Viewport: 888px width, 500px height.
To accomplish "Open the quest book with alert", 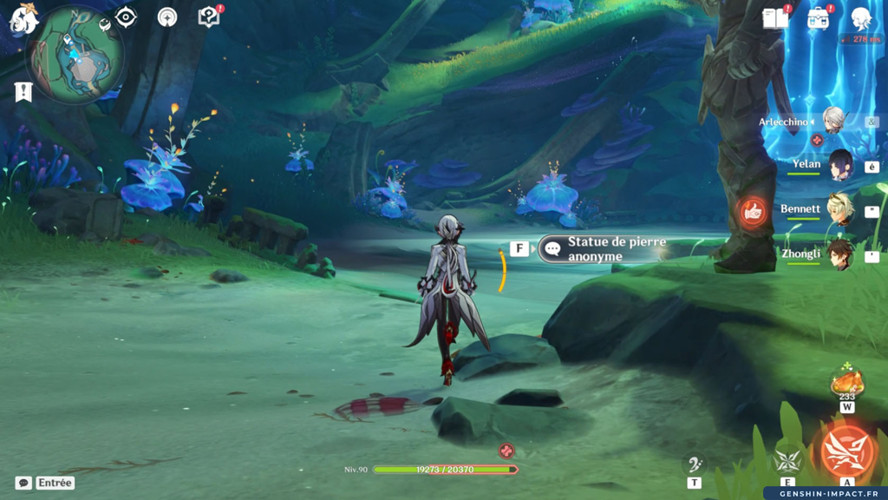I will (209, 17).
